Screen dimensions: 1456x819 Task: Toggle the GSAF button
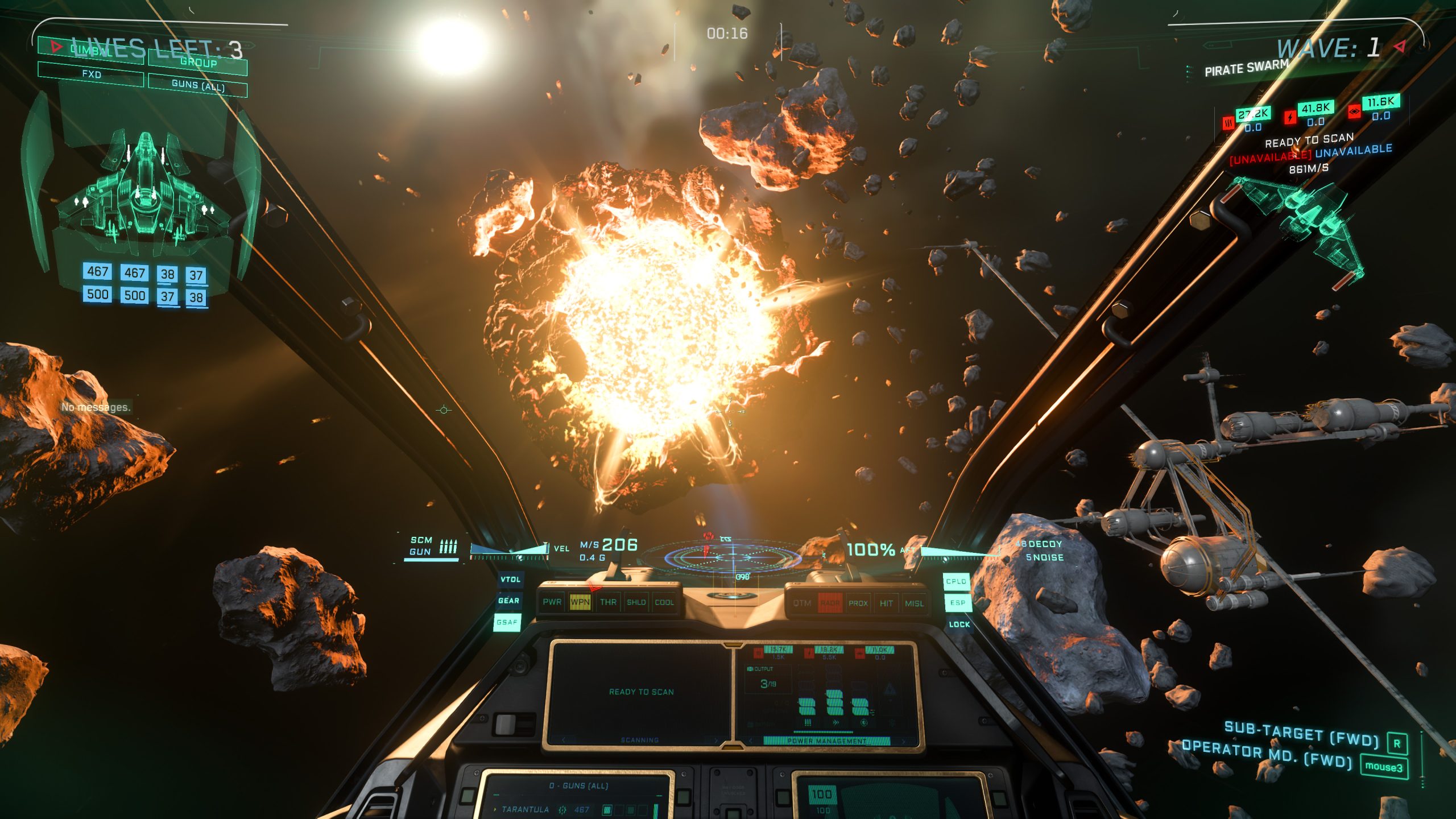click(507, 622)
